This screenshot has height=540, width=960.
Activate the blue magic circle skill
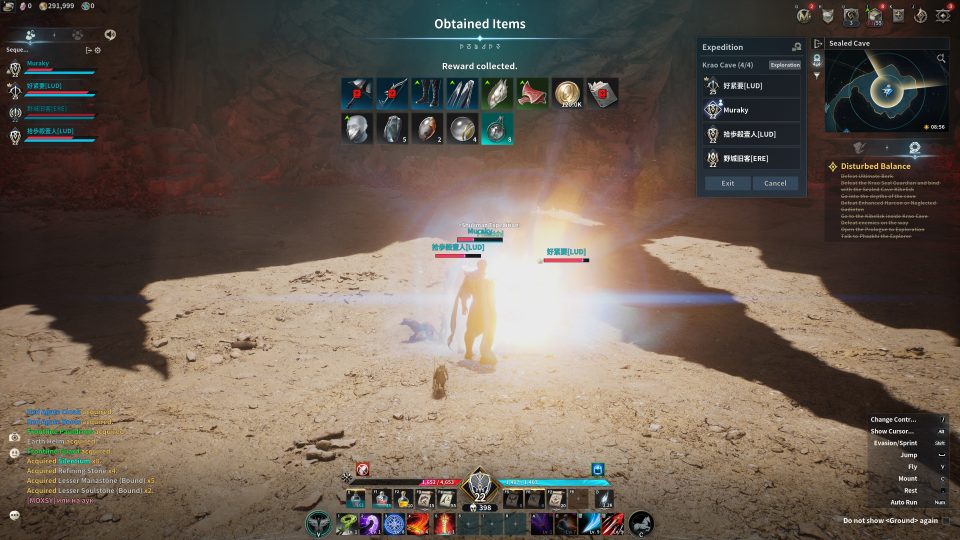(x=395, y=523)
